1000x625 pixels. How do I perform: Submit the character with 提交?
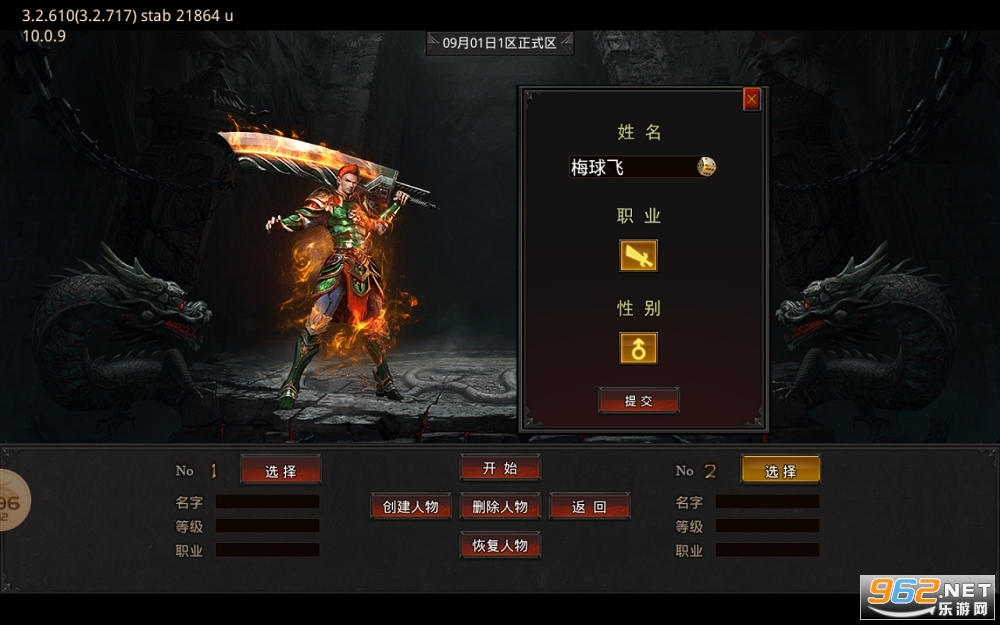point(639,401)
